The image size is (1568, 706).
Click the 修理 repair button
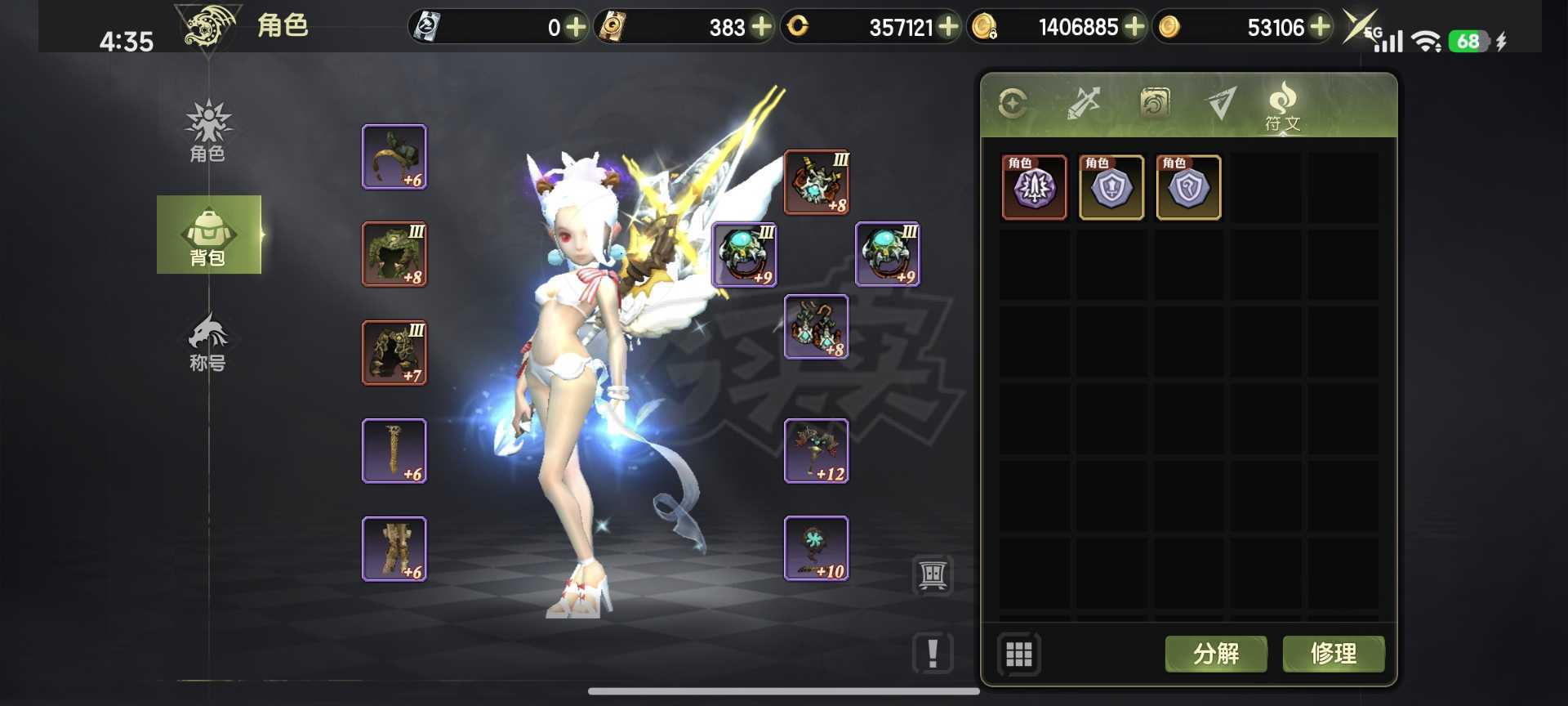(x=1333, y=654)
